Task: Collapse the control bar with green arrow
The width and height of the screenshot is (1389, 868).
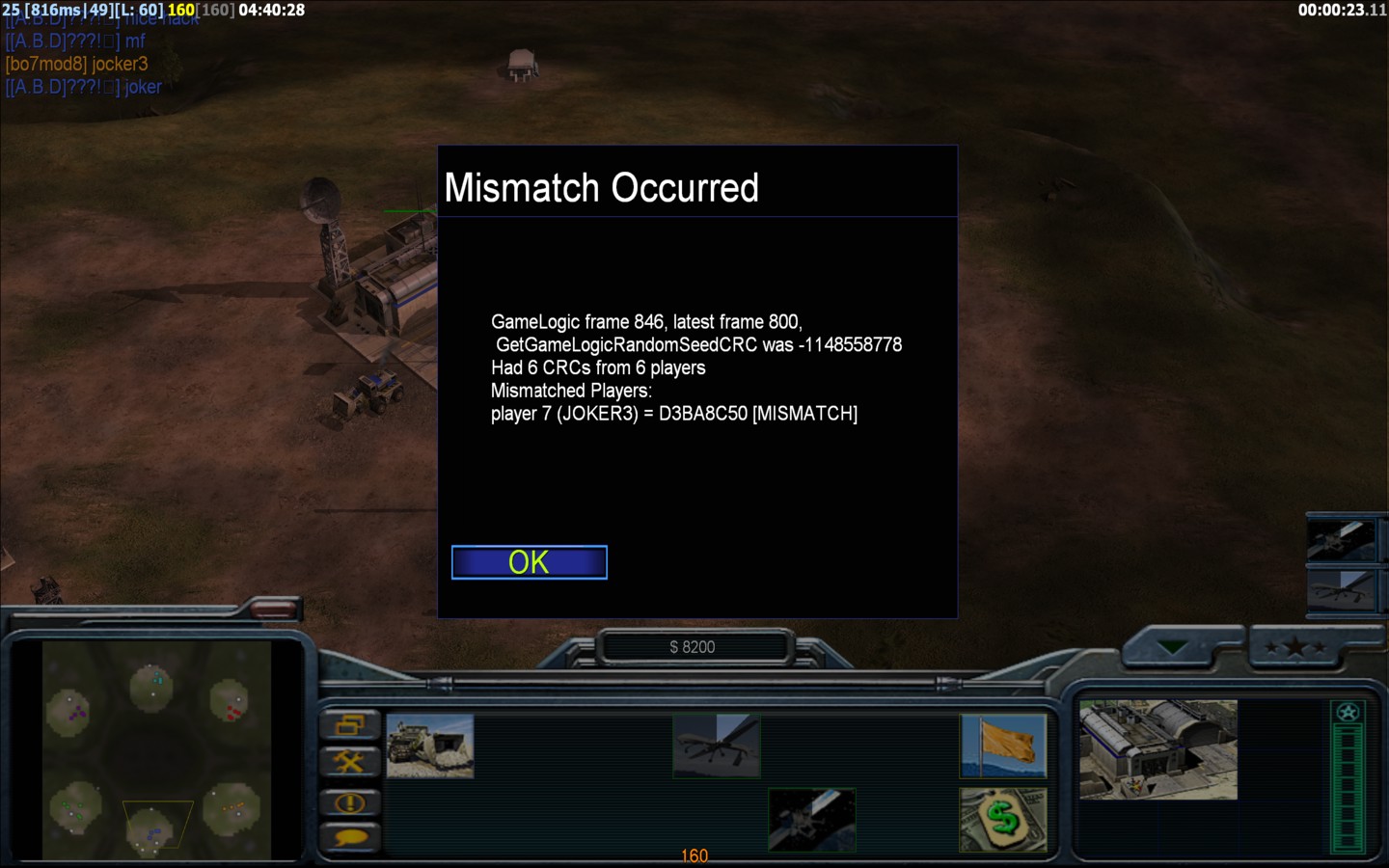Action: pyautogui.click(x=1173, y=648)
